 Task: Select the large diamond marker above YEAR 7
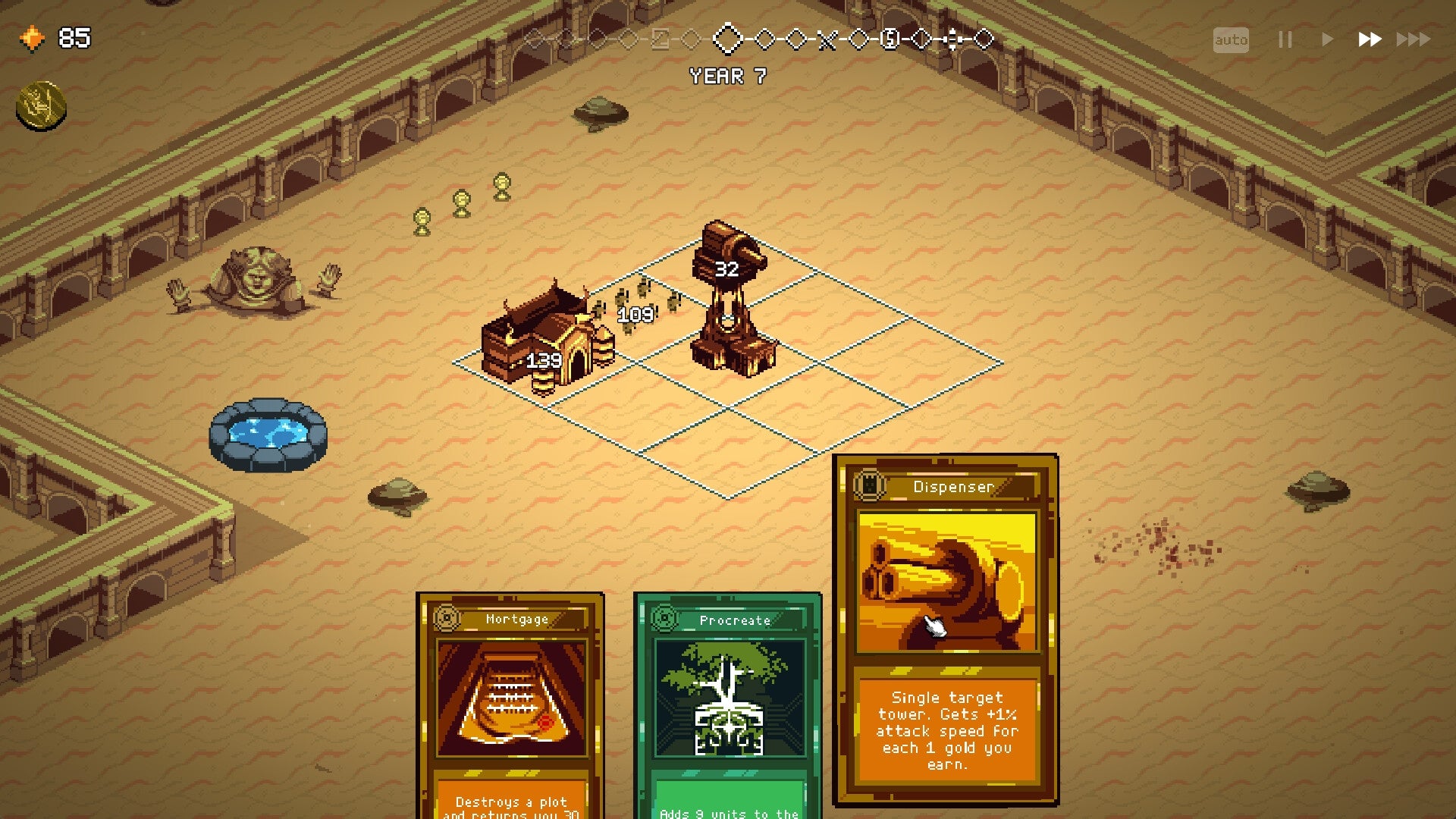click(x=728, y=40)
